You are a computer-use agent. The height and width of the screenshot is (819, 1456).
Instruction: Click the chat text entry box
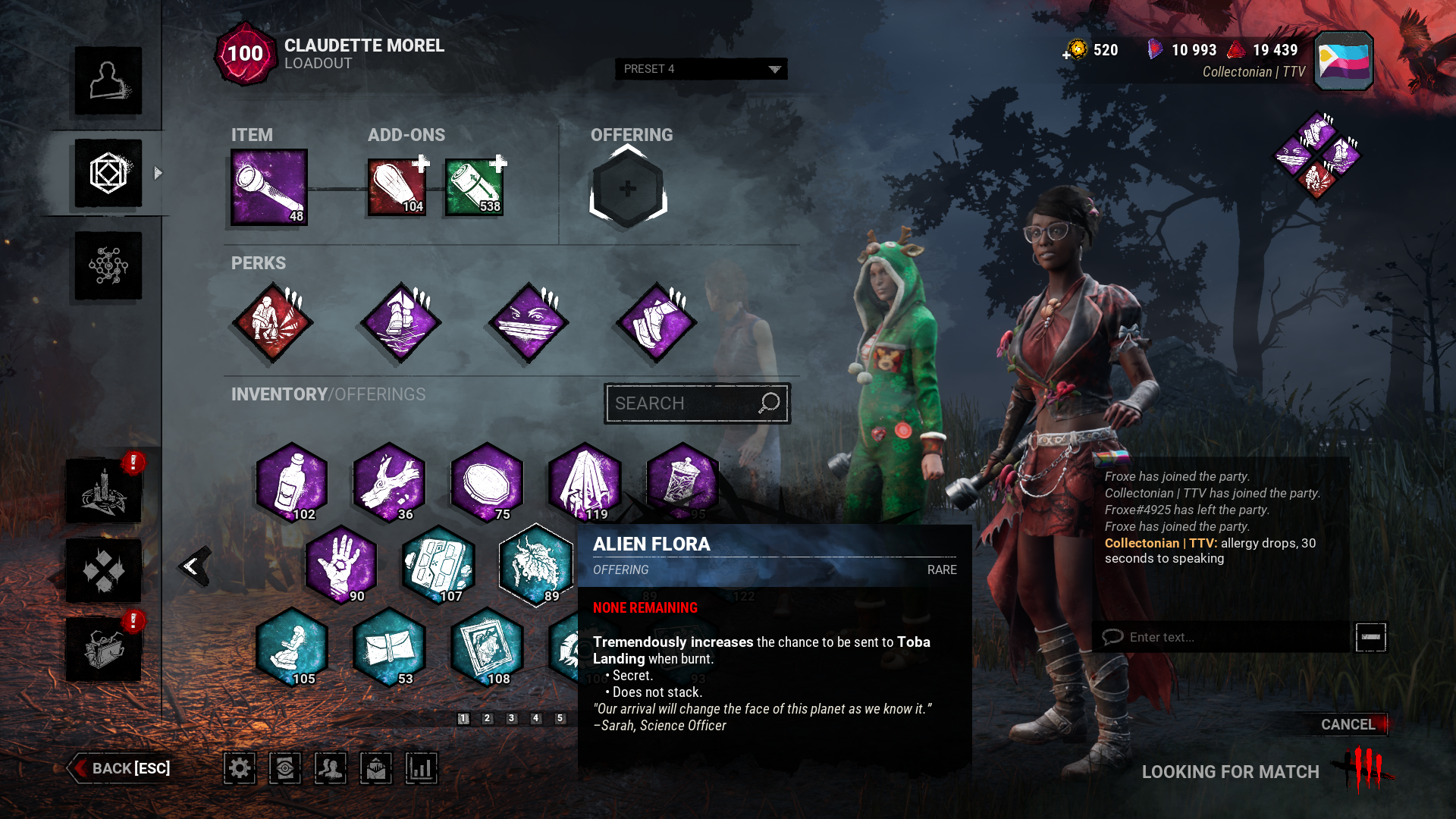tap(1221, 637)
